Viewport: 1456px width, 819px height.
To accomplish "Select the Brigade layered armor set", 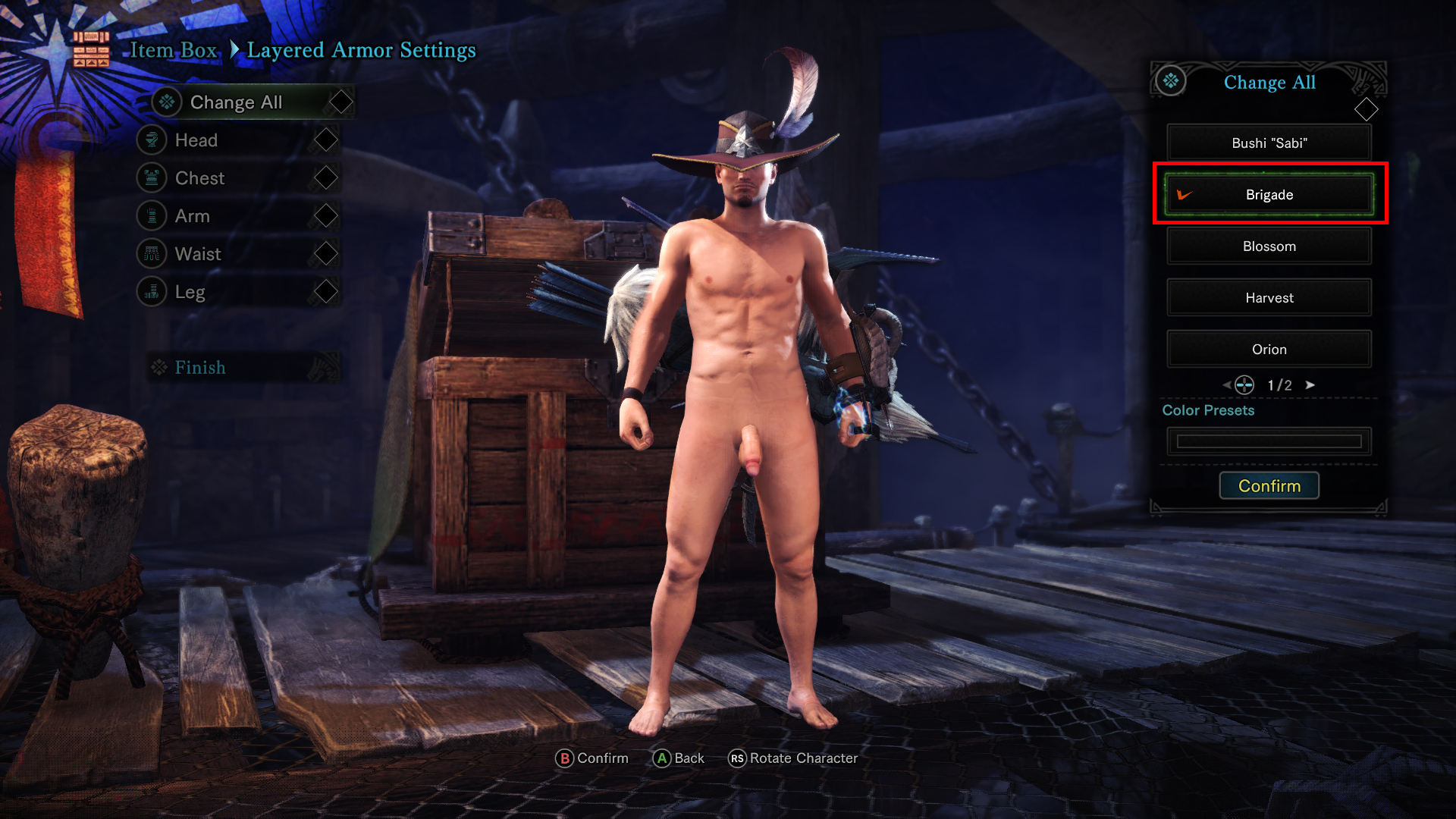I will coord(1269,195).
